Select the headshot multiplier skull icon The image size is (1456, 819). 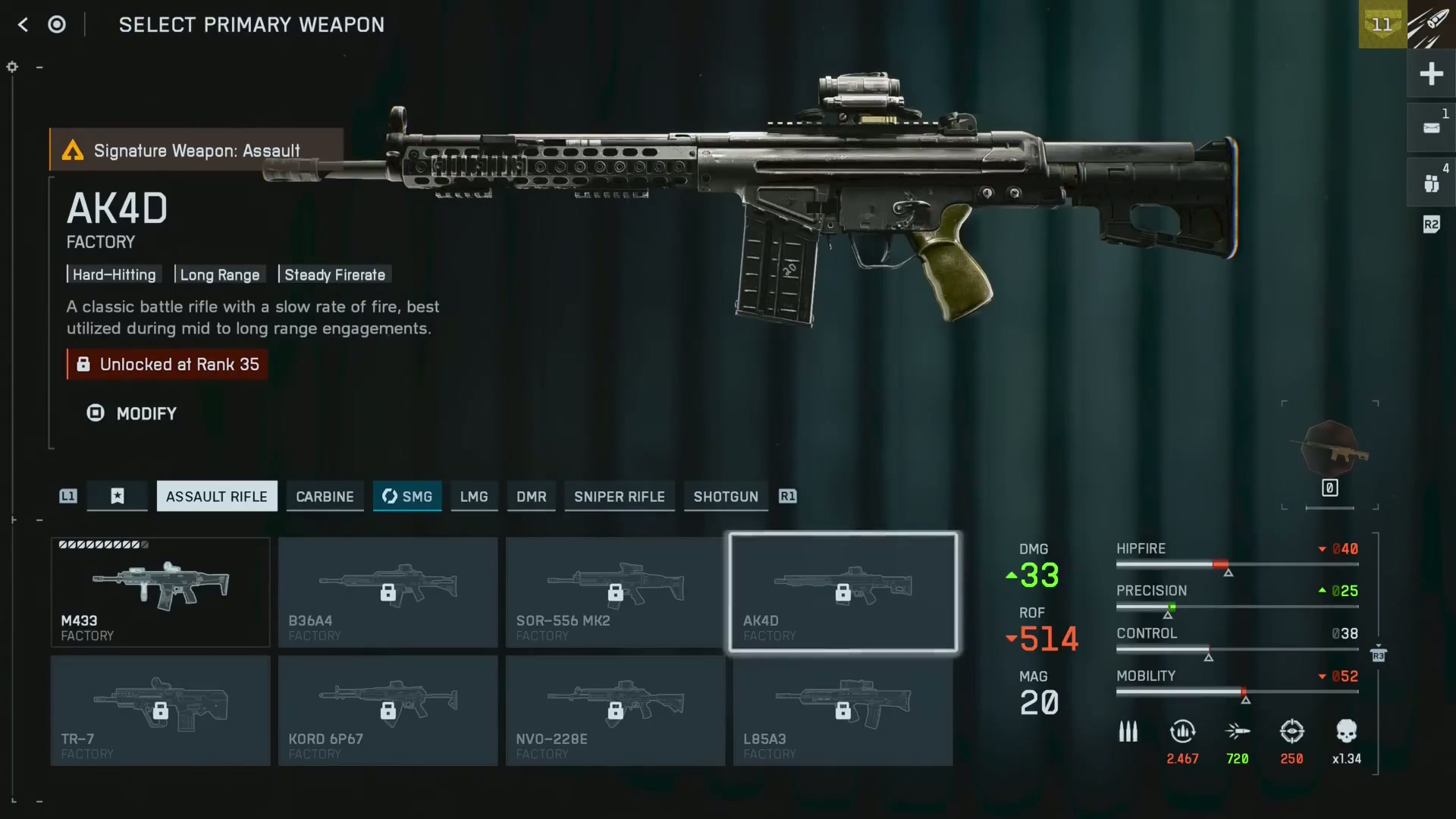[x=1347, y=732]
